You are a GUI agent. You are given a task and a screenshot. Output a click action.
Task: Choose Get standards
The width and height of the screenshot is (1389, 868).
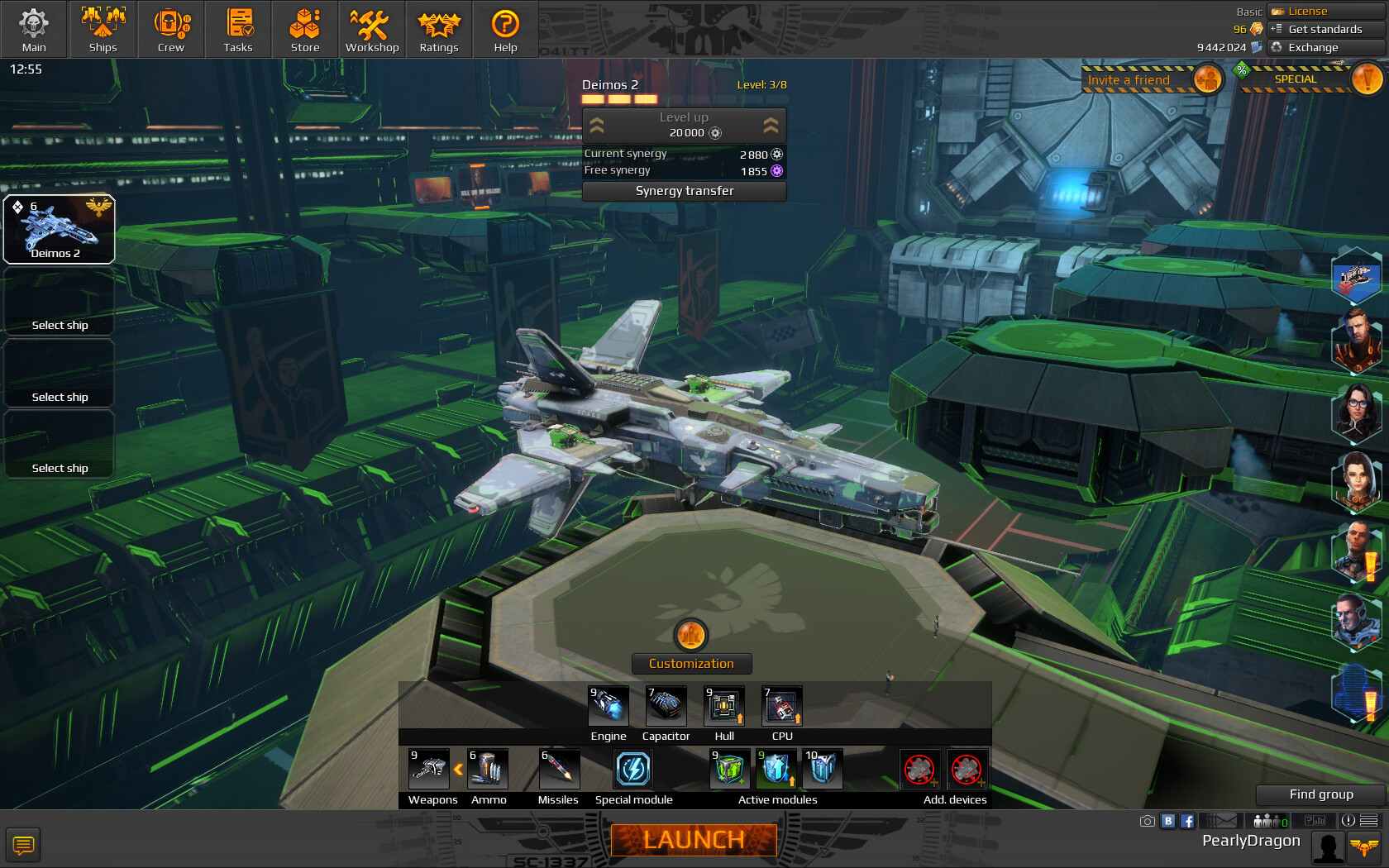[x=1325, y=29]
